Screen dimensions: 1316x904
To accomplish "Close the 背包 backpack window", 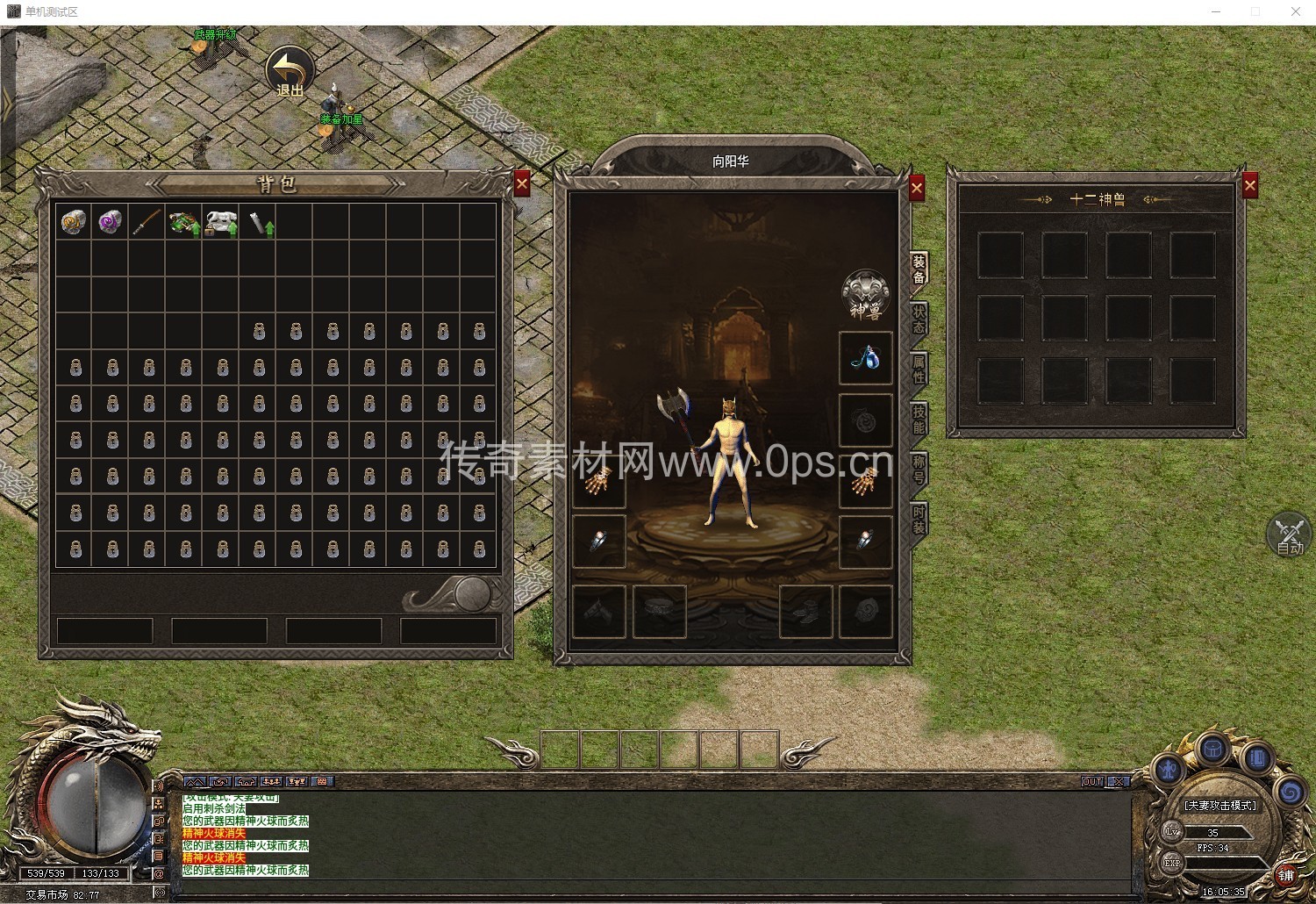I will (x=522, y=183).
